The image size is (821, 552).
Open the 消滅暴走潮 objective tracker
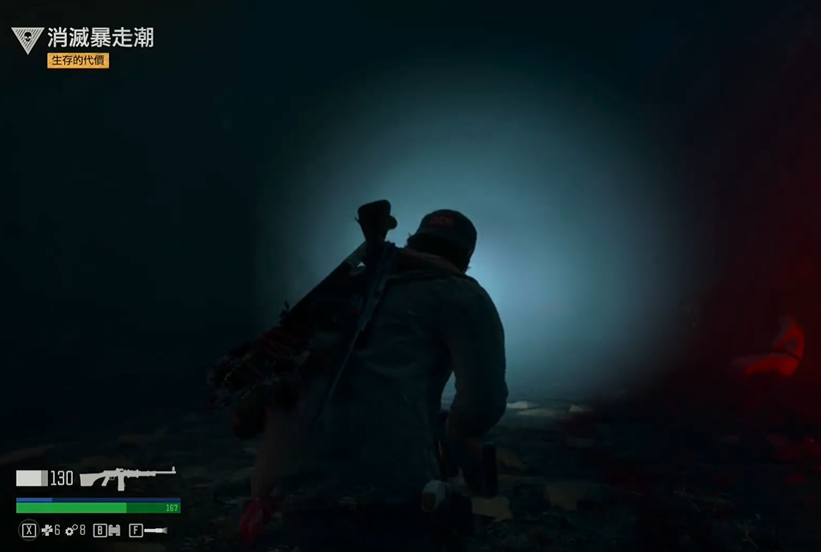[x=100, y=39]
